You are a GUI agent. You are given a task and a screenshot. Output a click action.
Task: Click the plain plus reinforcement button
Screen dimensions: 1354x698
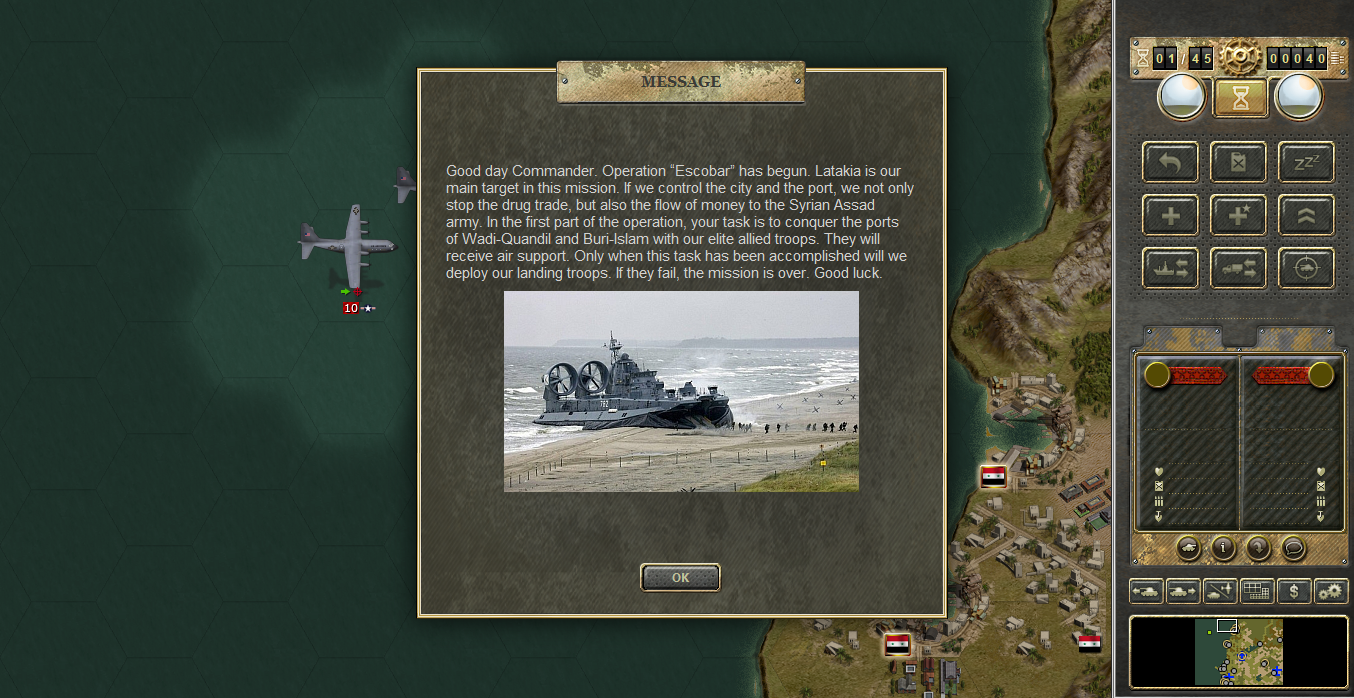click(1171, 214)
